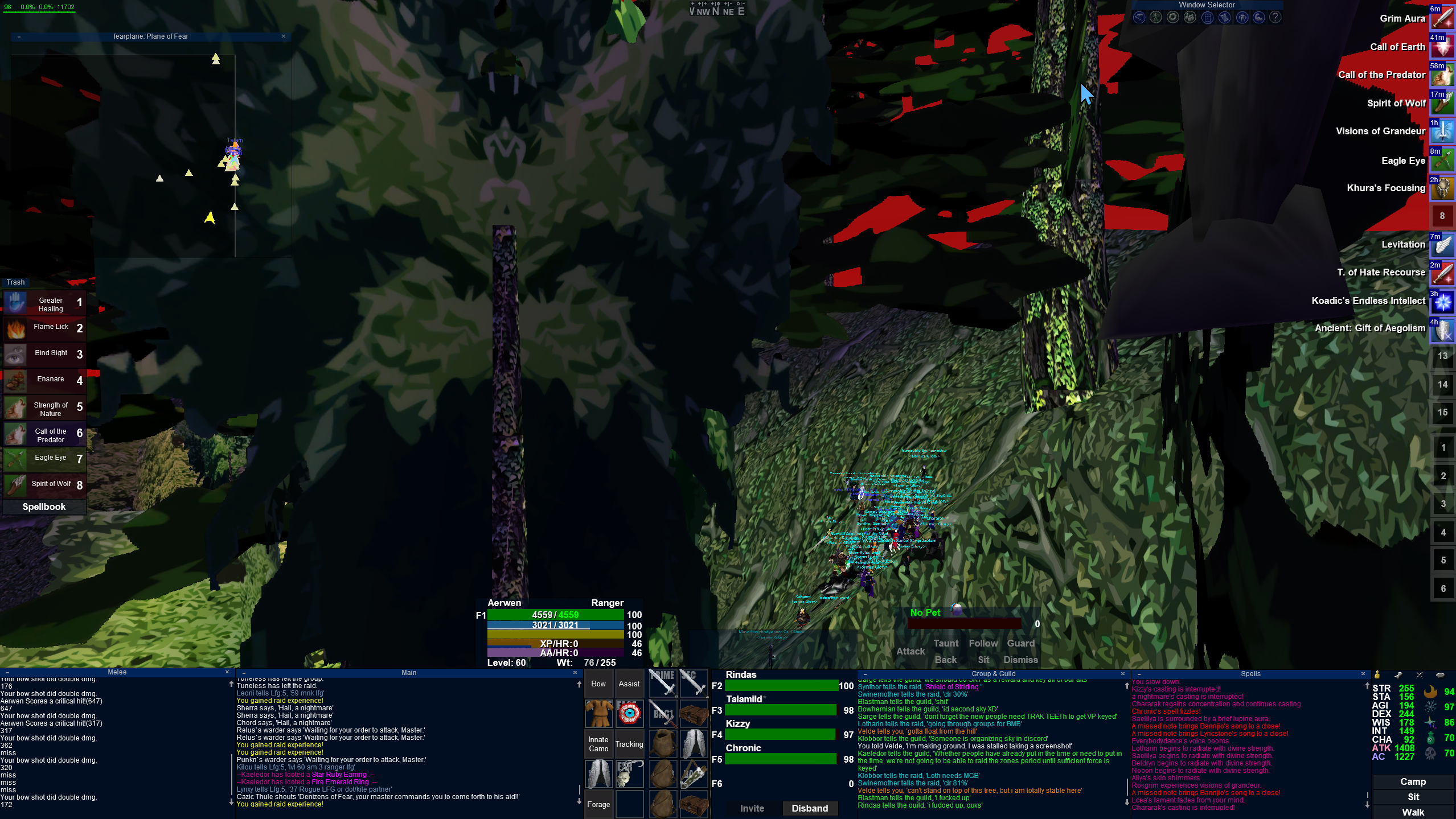
Task: Select the Koadic's Endless Intellect buff icon
Action: click(x=1442, y=301)
